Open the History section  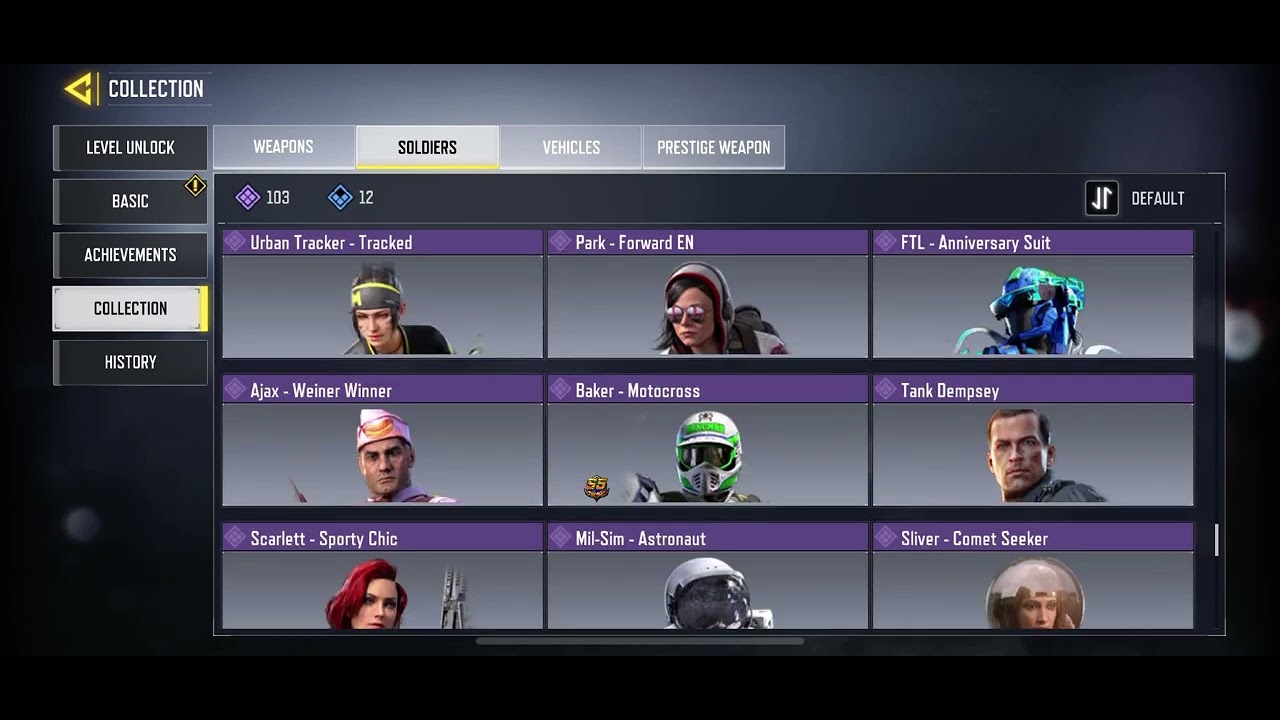(130, 362)
